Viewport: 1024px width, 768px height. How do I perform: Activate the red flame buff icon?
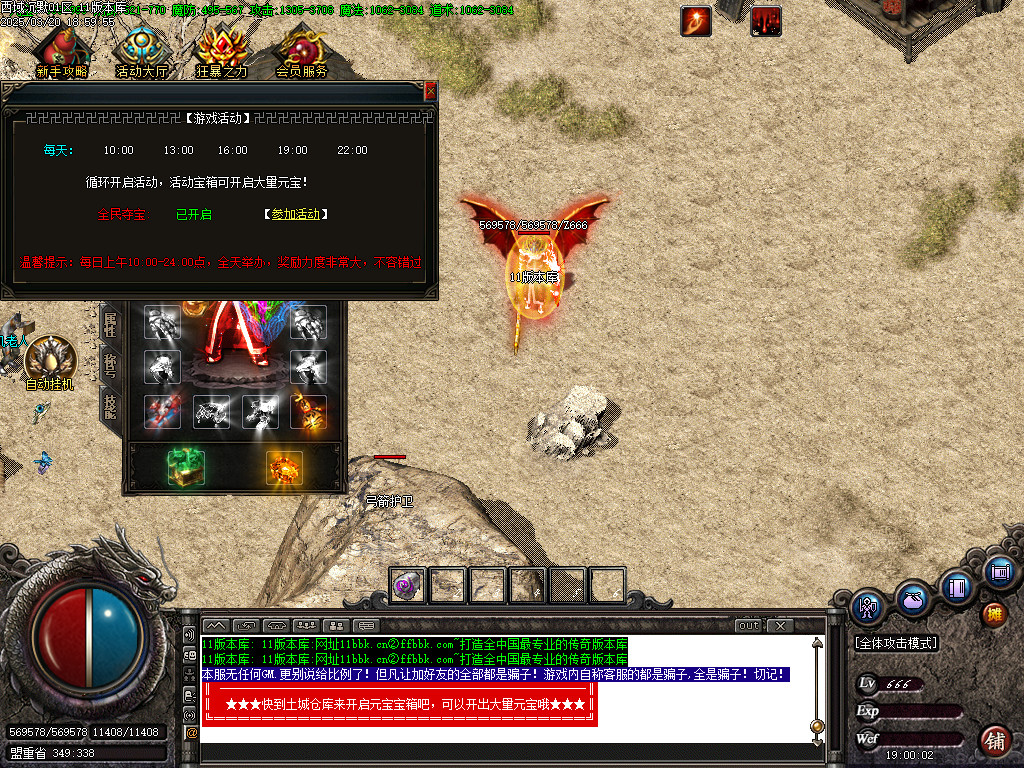coord(696,20)
